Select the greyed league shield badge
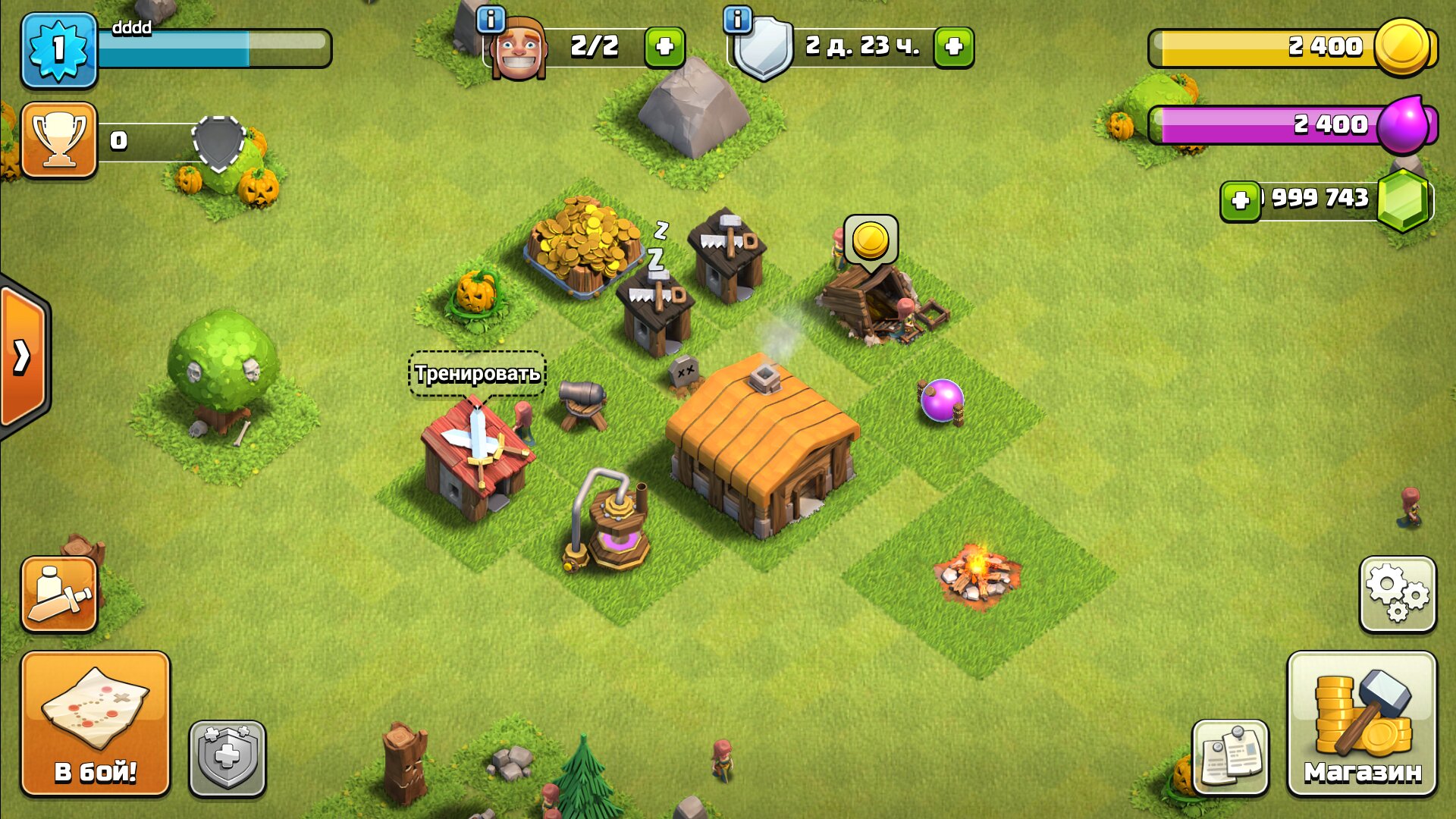 pyautogui.click(x=218, y=143)
